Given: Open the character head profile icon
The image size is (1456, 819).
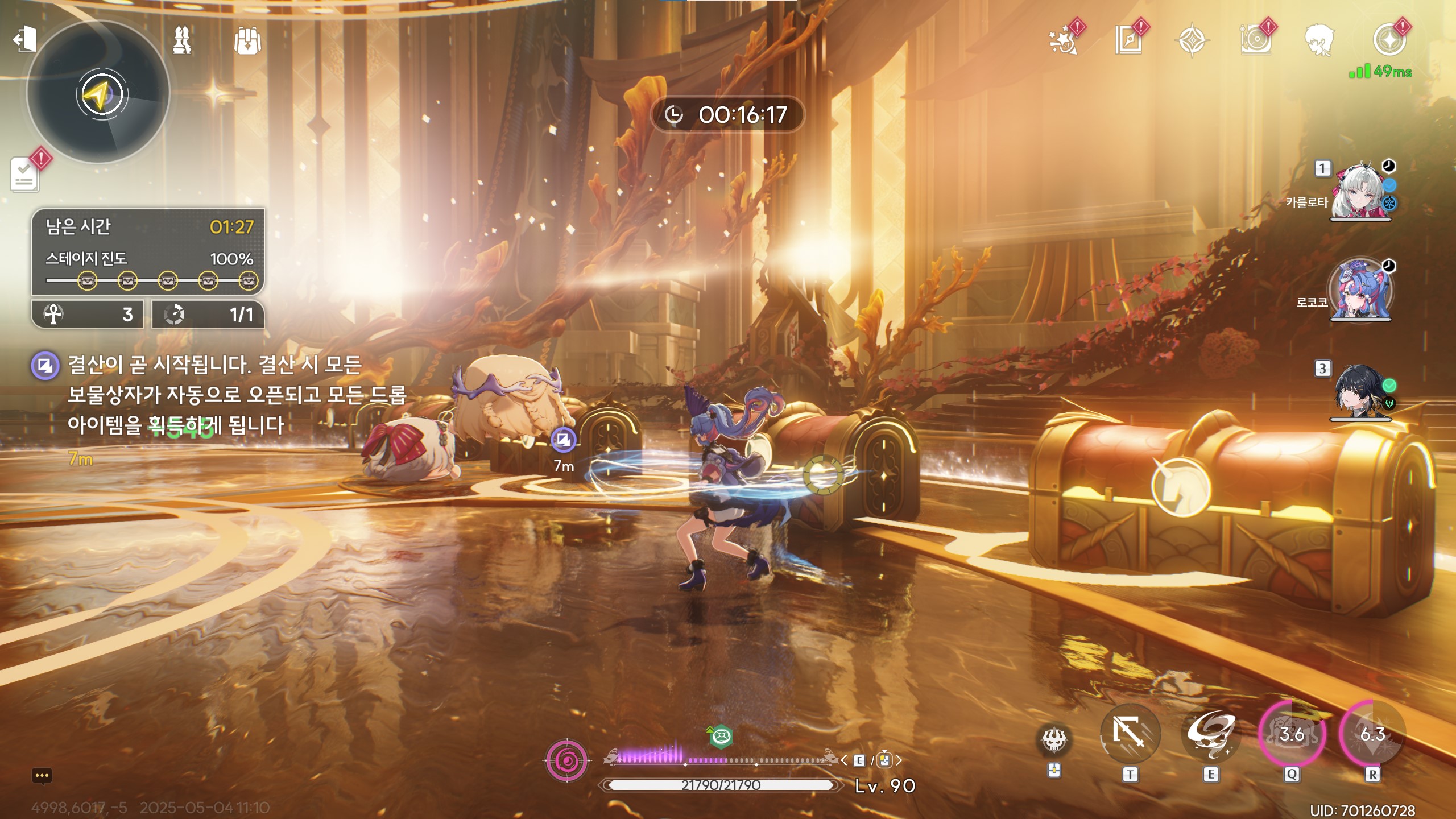Looking at the screenshot, I should 1319,41.
